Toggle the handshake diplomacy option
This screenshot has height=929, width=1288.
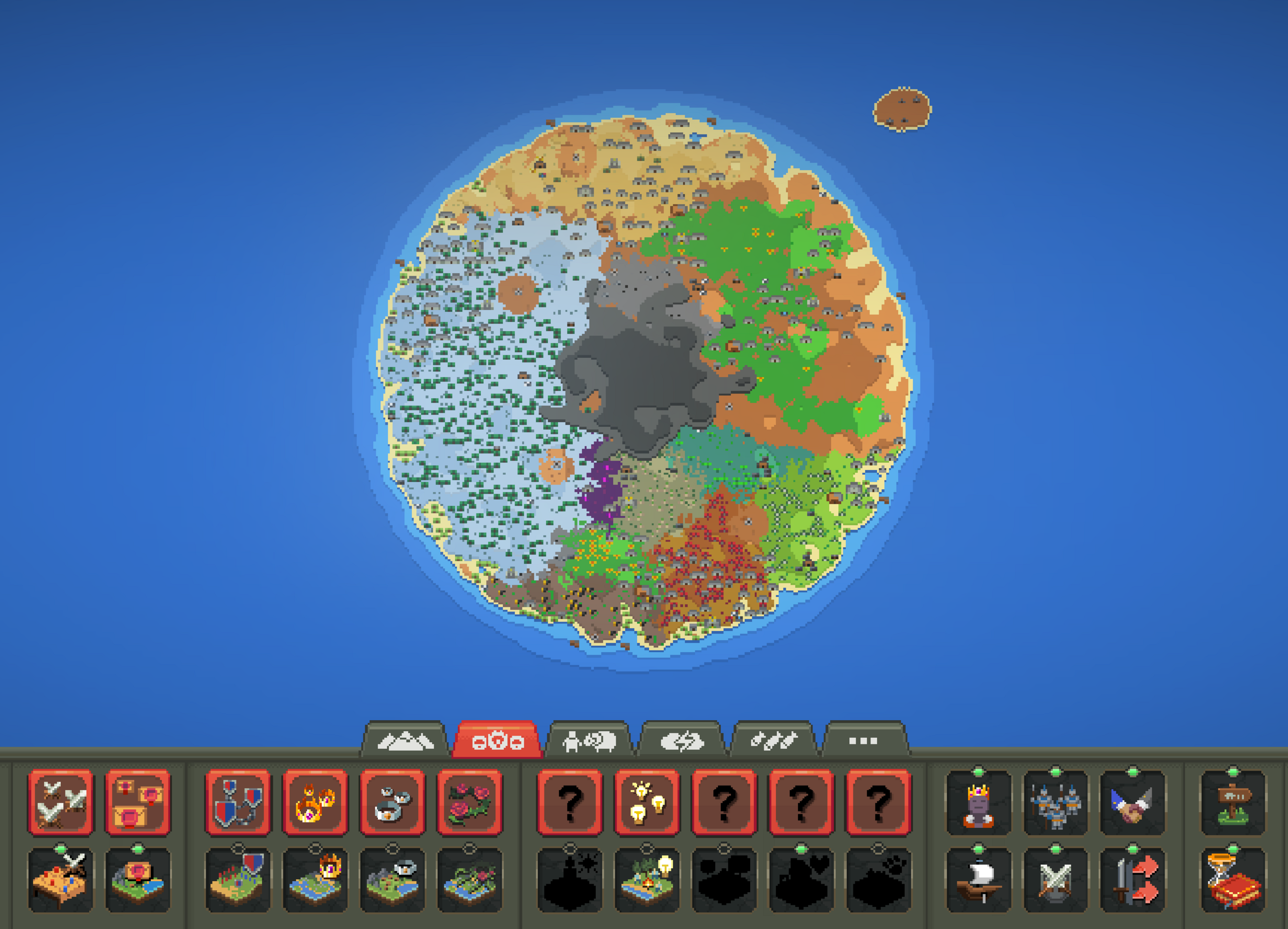[1133, 803]
